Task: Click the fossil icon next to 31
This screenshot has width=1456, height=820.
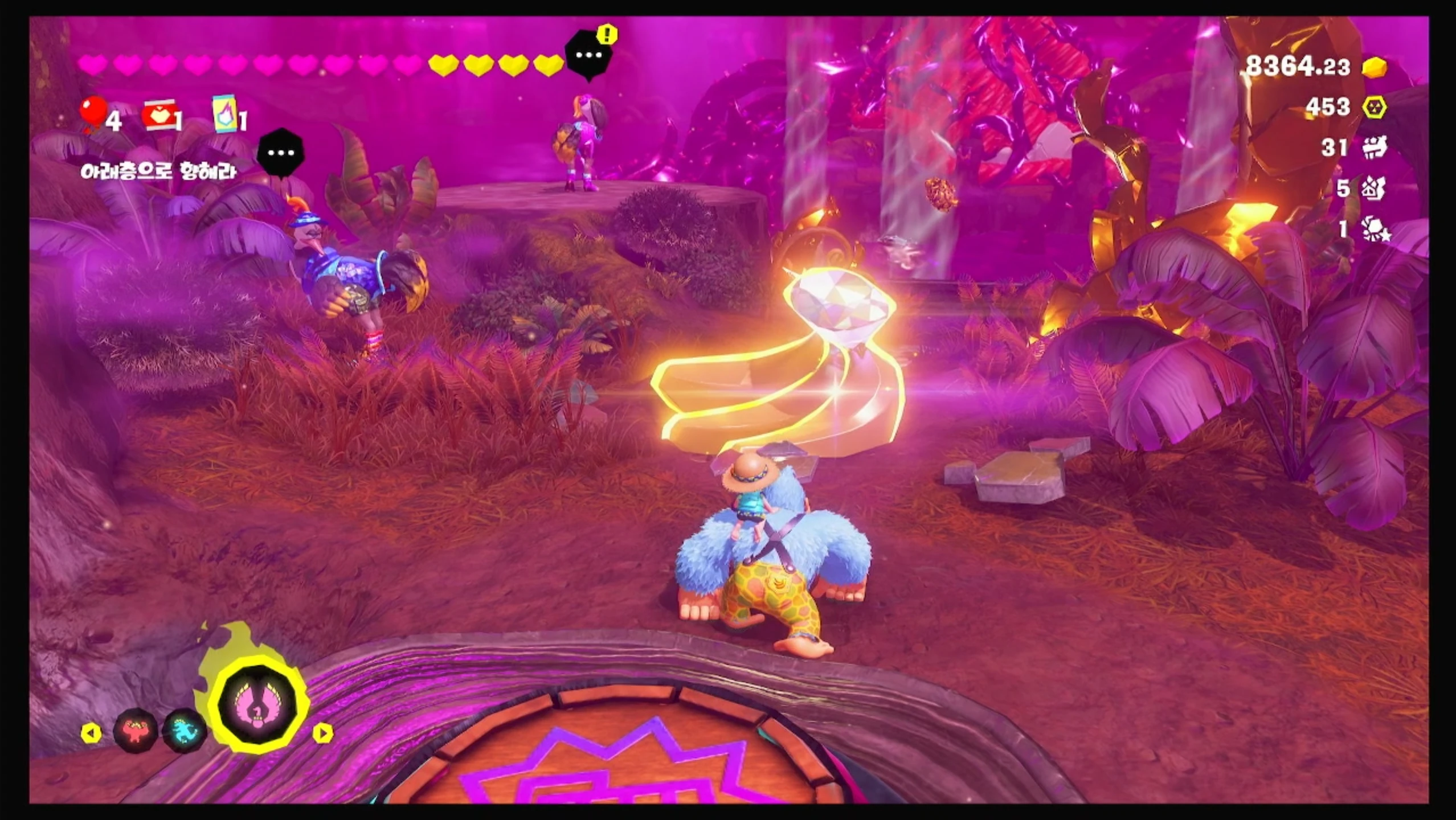Action: click(x=1374, y=147)
